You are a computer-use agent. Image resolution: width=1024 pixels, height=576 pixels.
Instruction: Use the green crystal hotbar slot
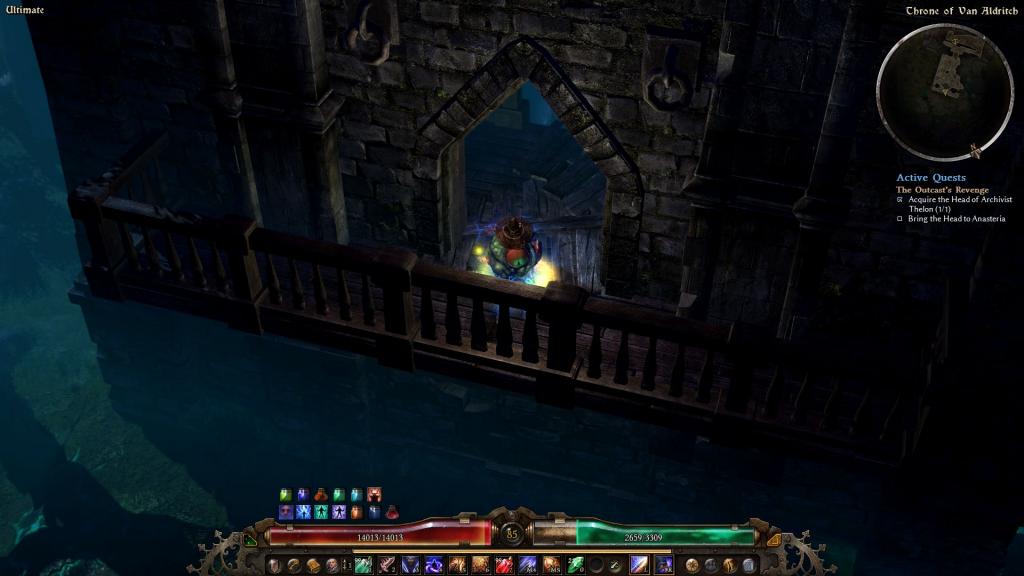point(573,565)
